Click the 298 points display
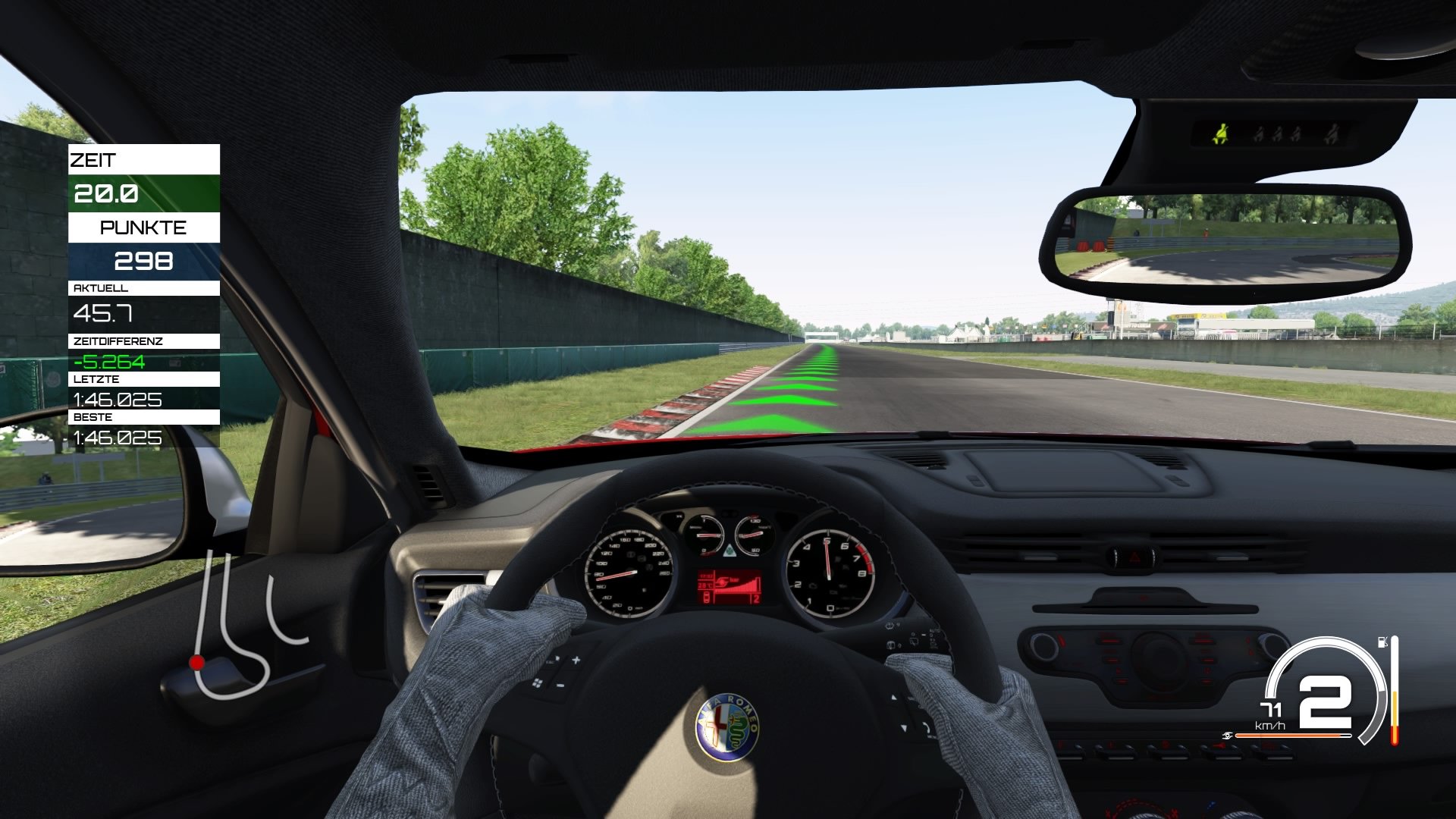 click(x=144, y=261)
